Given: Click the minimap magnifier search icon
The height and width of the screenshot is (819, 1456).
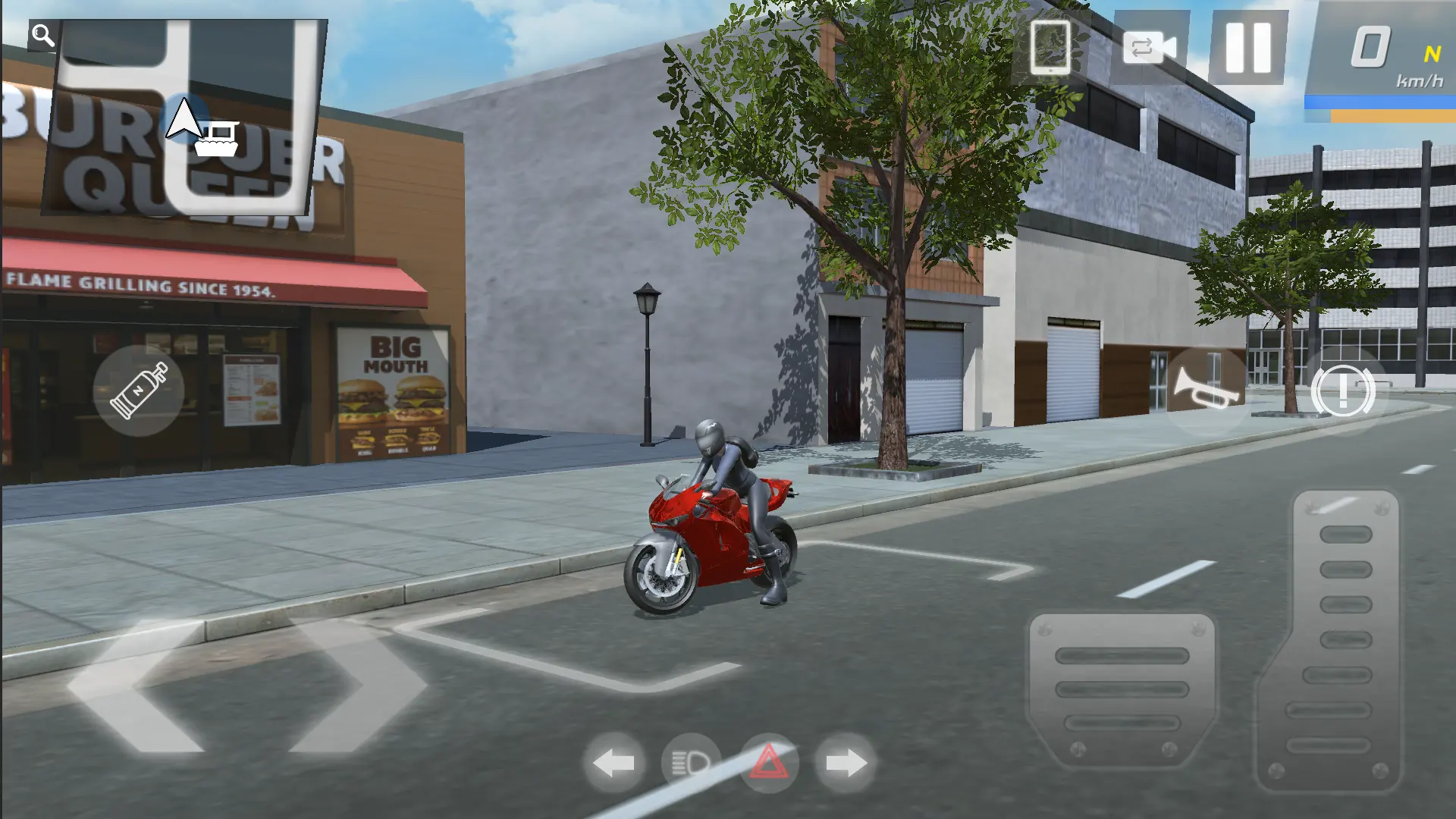Looking at the screenshot, I should click(x=42, y=35).
